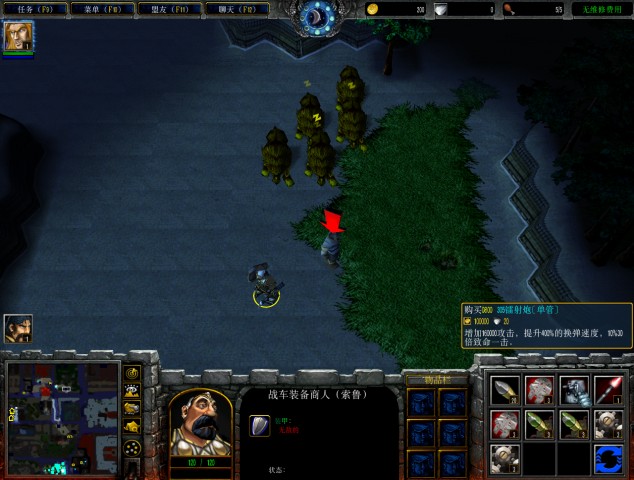Click the formation movement toggle button
This screenshot has height=480, width=634.
[x=132, y=447]
